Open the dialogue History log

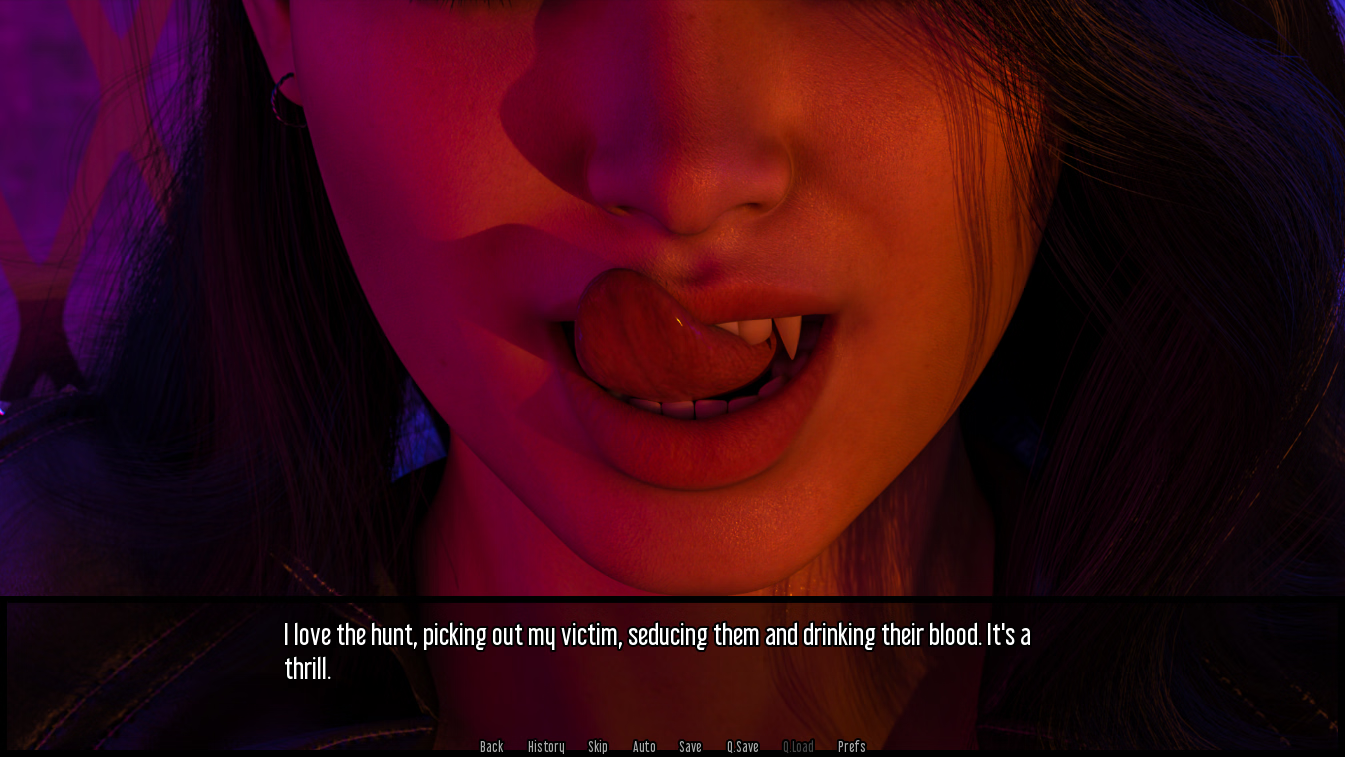tap(546, 747)
